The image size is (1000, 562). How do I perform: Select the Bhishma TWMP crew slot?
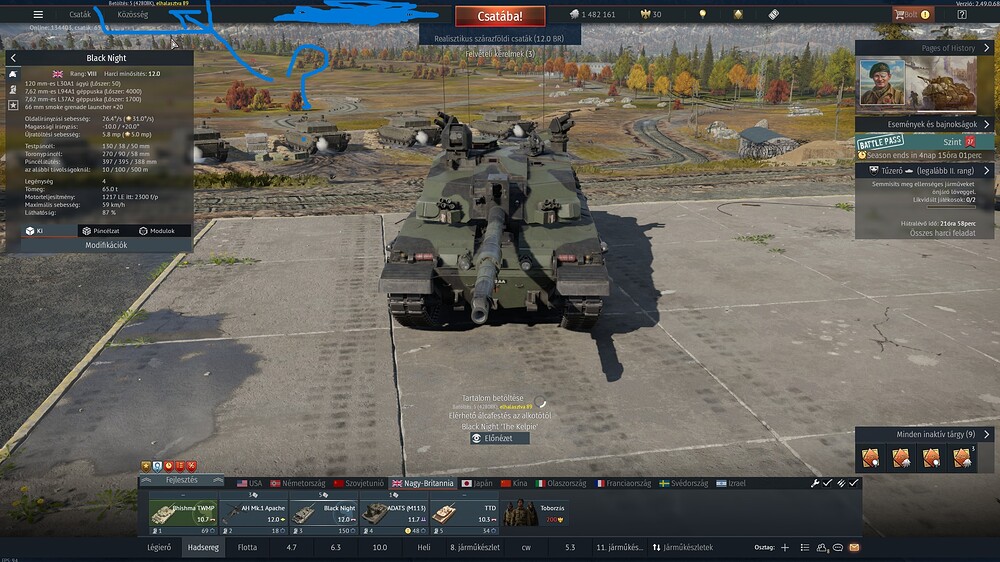tap(182, 513)
